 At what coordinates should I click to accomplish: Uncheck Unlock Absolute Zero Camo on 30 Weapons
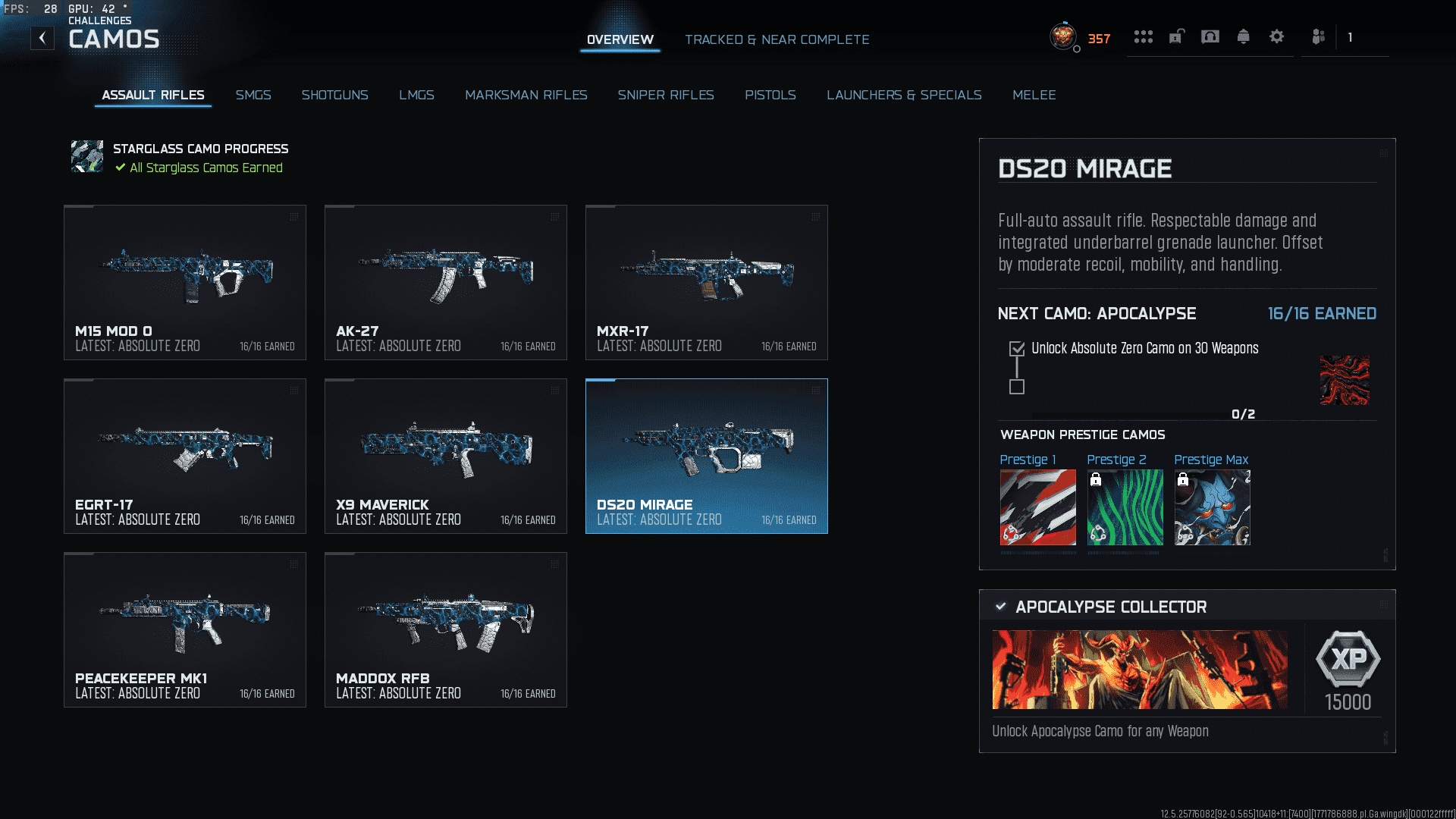(1016, 349)
